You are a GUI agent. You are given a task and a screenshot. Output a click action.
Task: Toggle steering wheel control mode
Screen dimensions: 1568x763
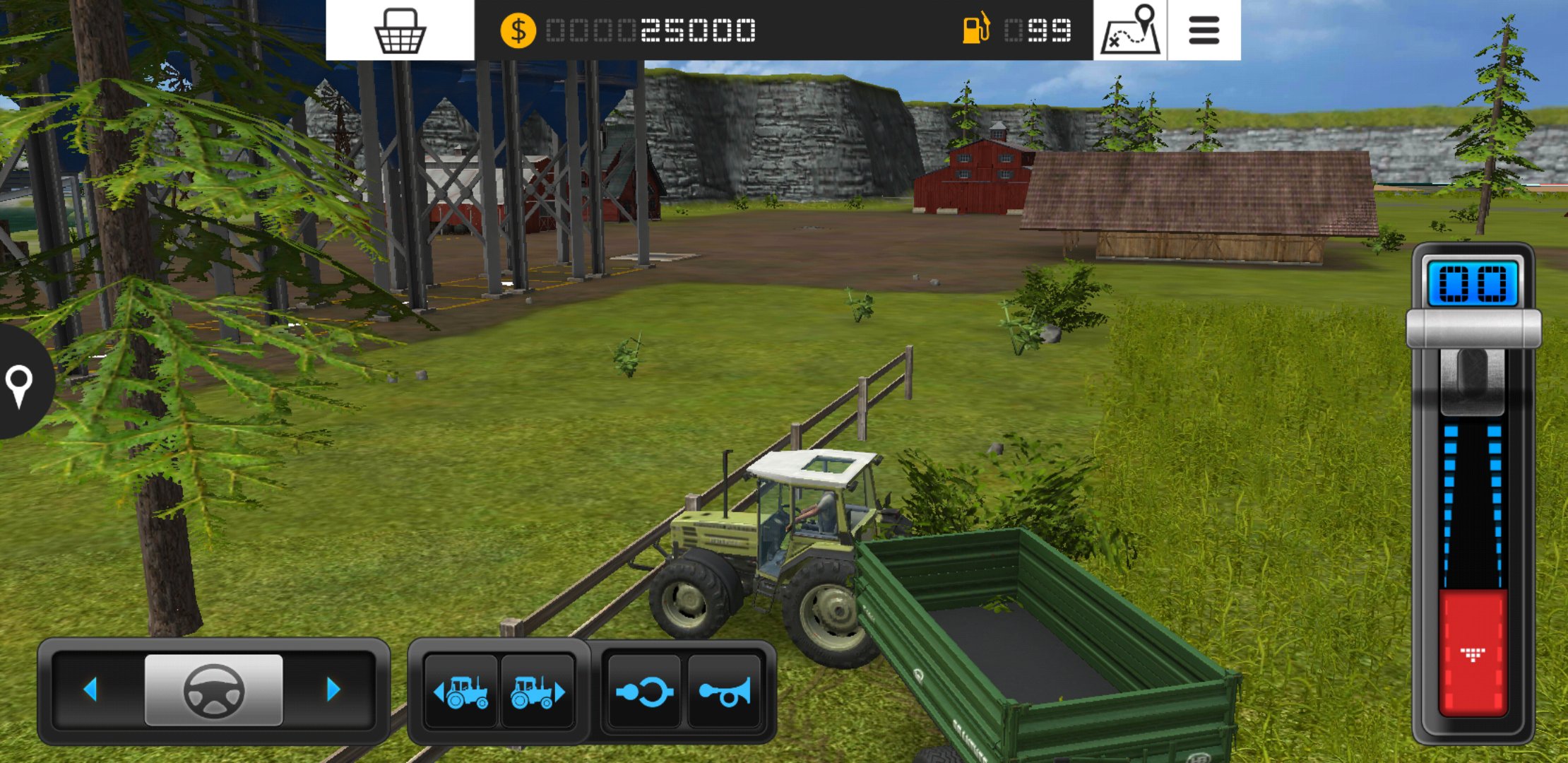(213, 692)
